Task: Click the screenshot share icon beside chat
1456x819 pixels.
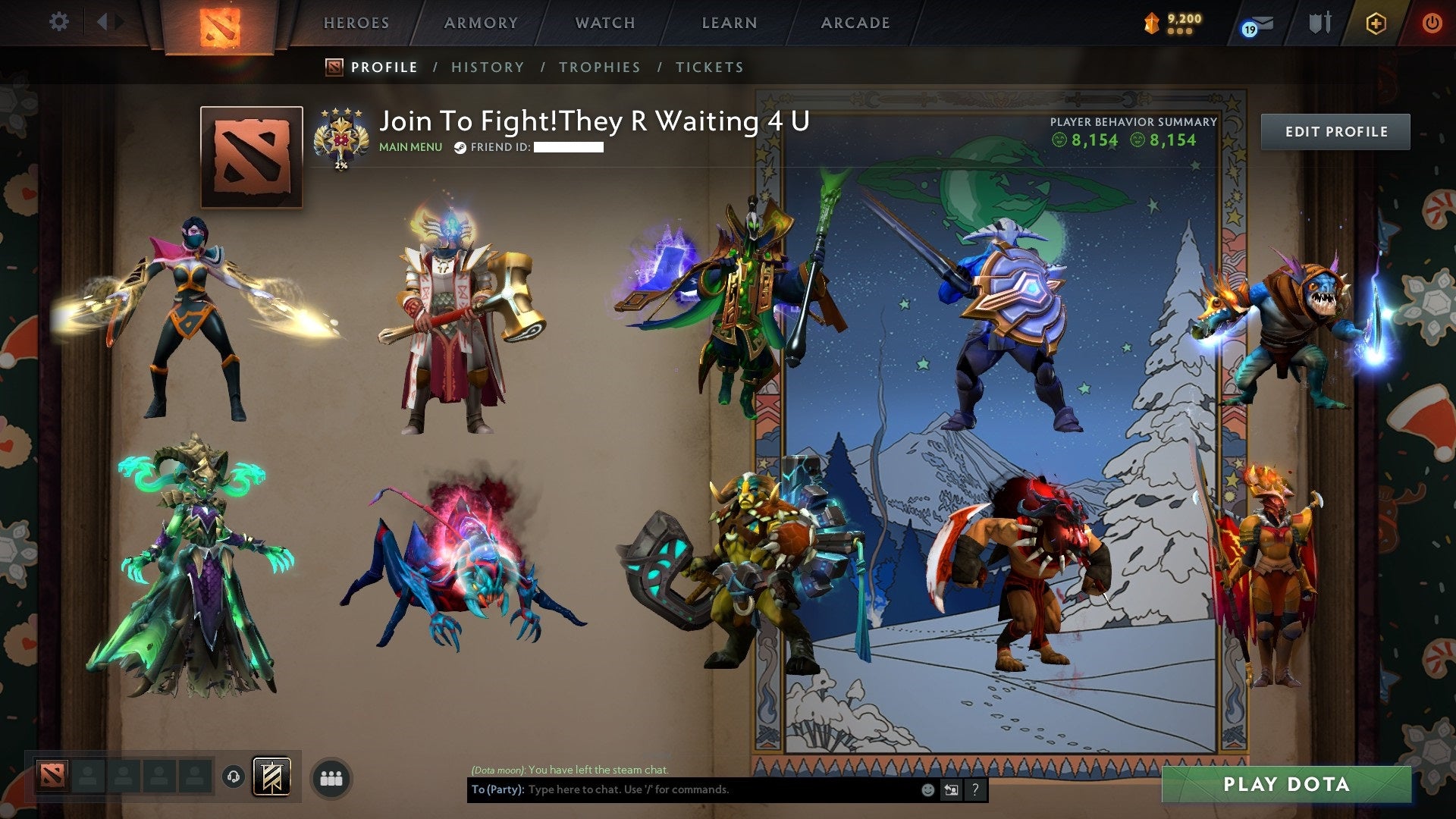Action: [x=950, y=789]
